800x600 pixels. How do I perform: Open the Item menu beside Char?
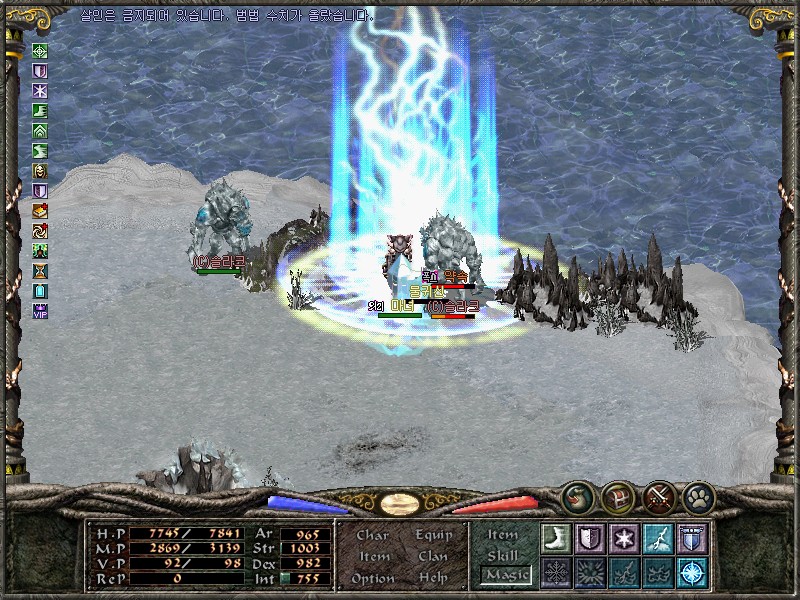click(x=374, y=556)
